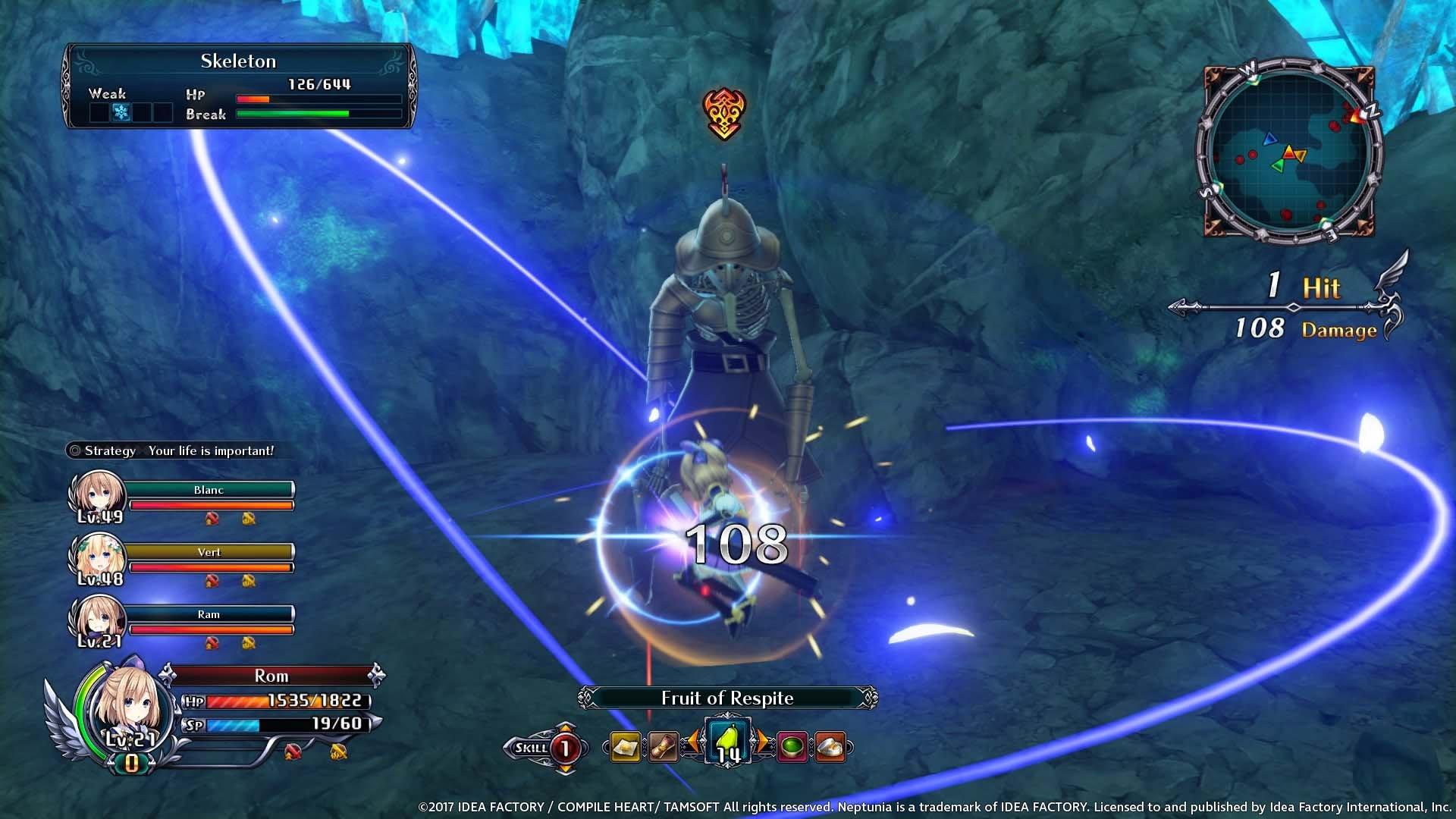Select the hourglass item in the hotbar
This screenshot has width=1456, height=819.
662,747
